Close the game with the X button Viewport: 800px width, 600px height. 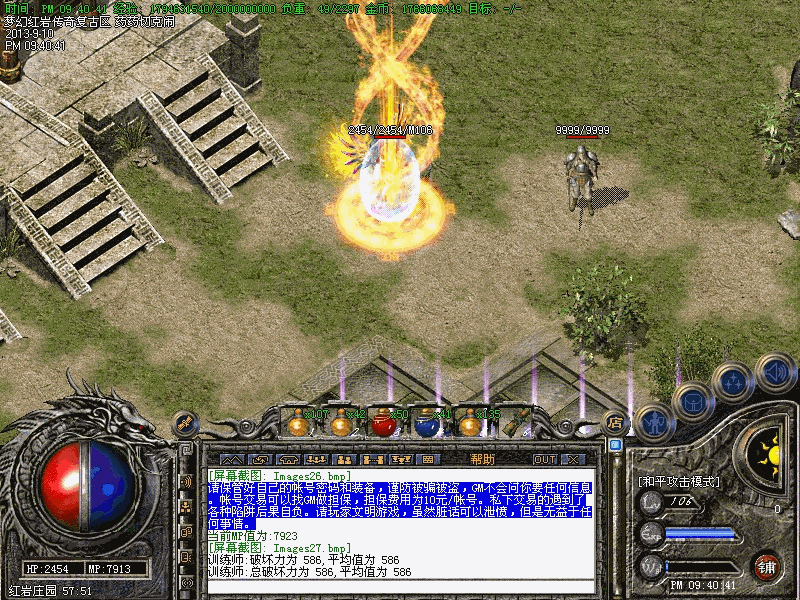tap(573, 459)
